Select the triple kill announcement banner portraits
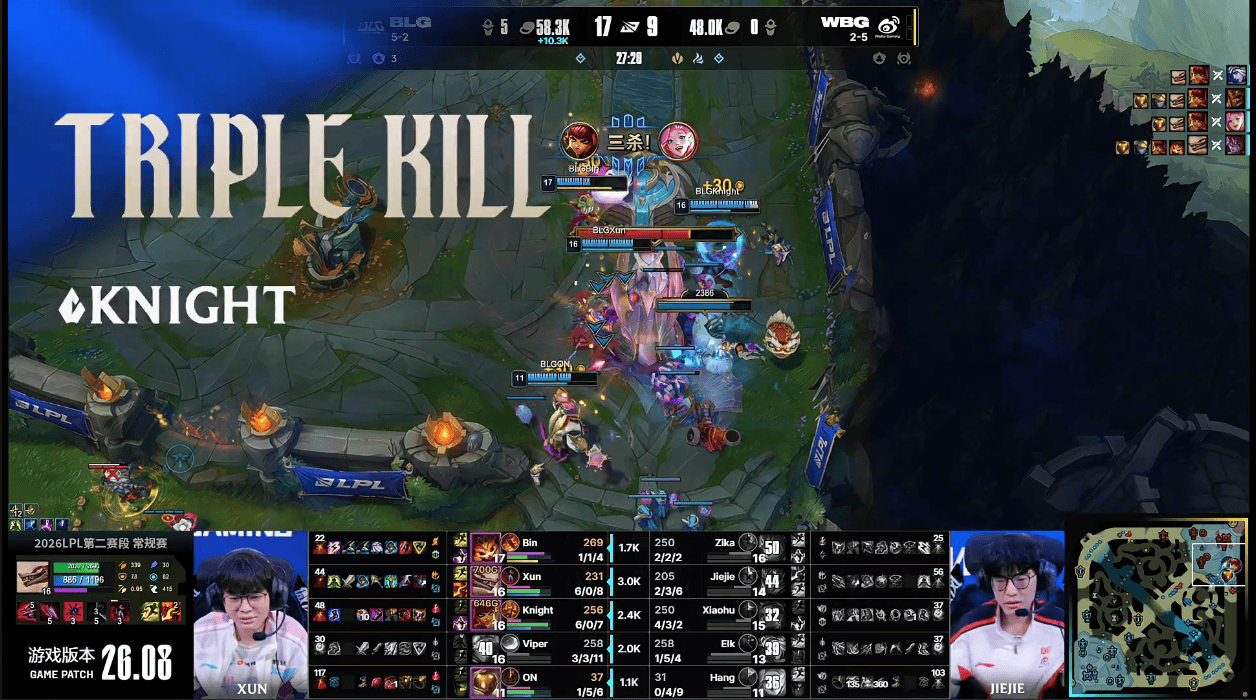This screenshot has height=700, width=1256. (630, 141)
